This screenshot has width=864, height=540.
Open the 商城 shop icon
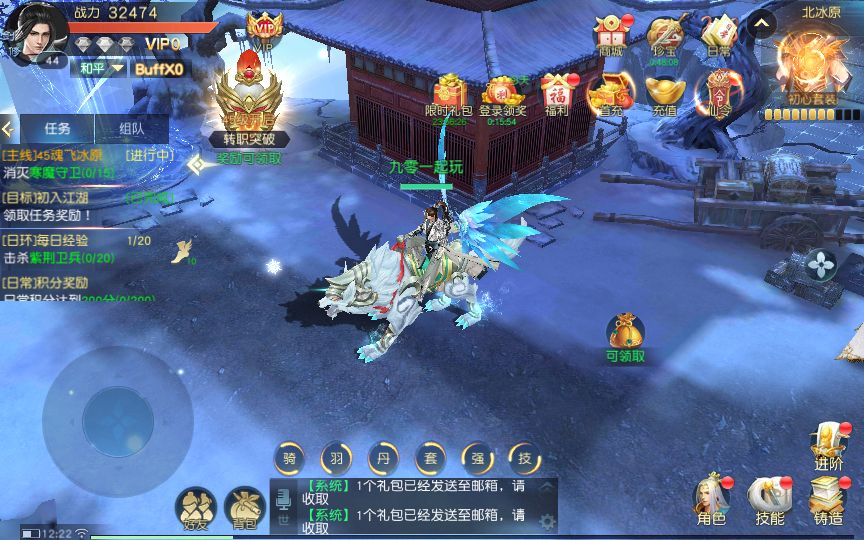click(609, 33)
